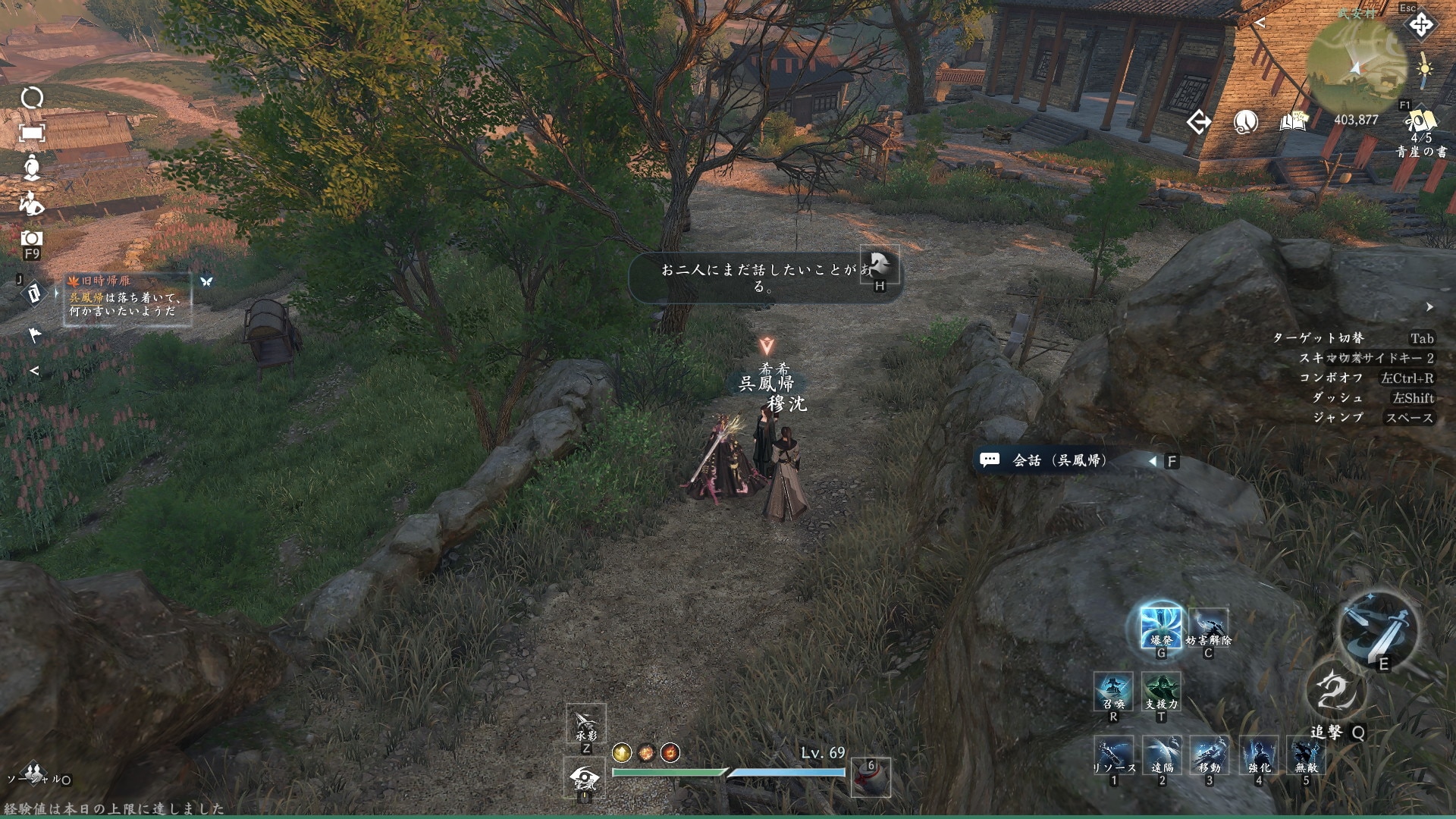Choose the 会話（呉鳳帰）talk prompt
This screenshot has height=819, width=1456.
coord(1060,460)
